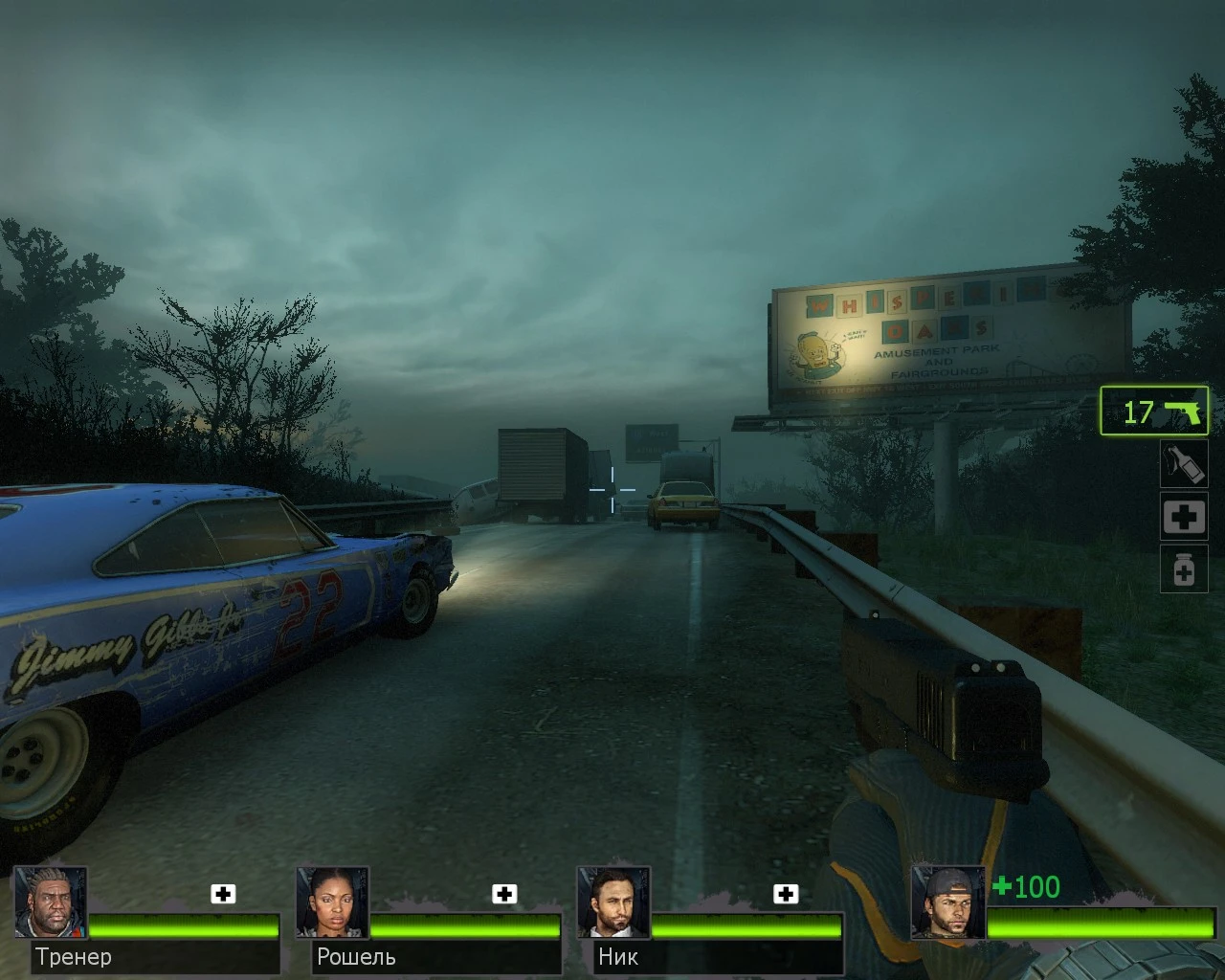
Task: Click the name label Ник
Action: [616, 957]
